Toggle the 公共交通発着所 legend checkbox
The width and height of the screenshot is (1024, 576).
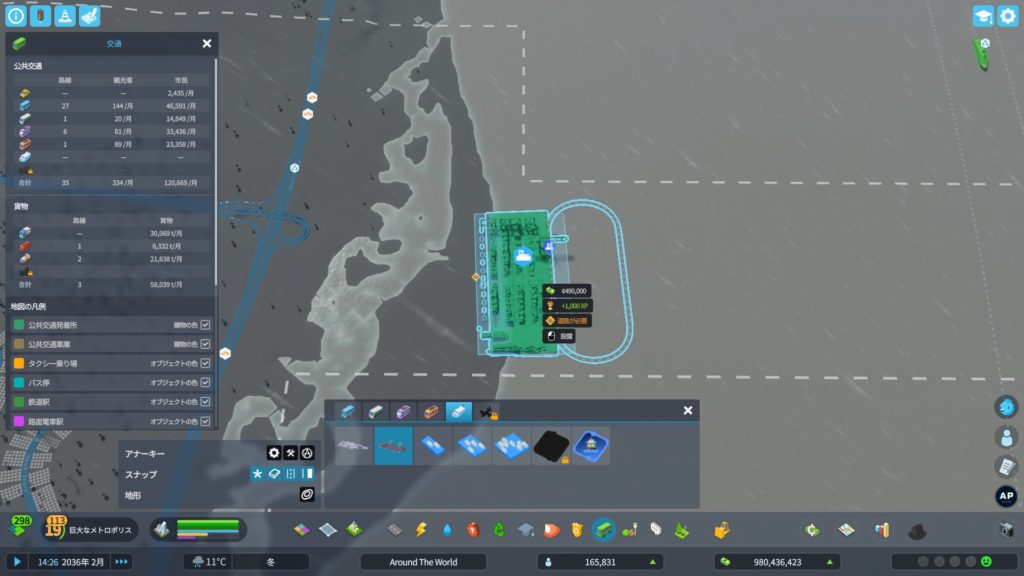205,325
